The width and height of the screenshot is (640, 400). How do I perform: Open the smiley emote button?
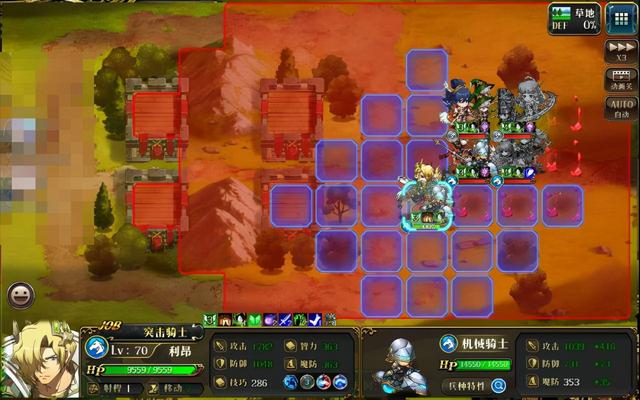(x=19, y=294)
